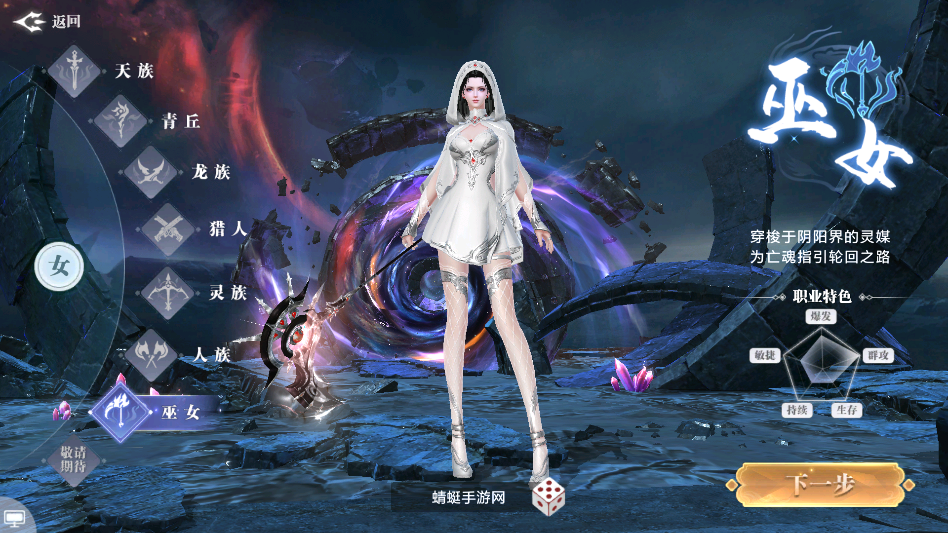Select the 天族 class
Screen dimensions: 948x533
[105, 71]
